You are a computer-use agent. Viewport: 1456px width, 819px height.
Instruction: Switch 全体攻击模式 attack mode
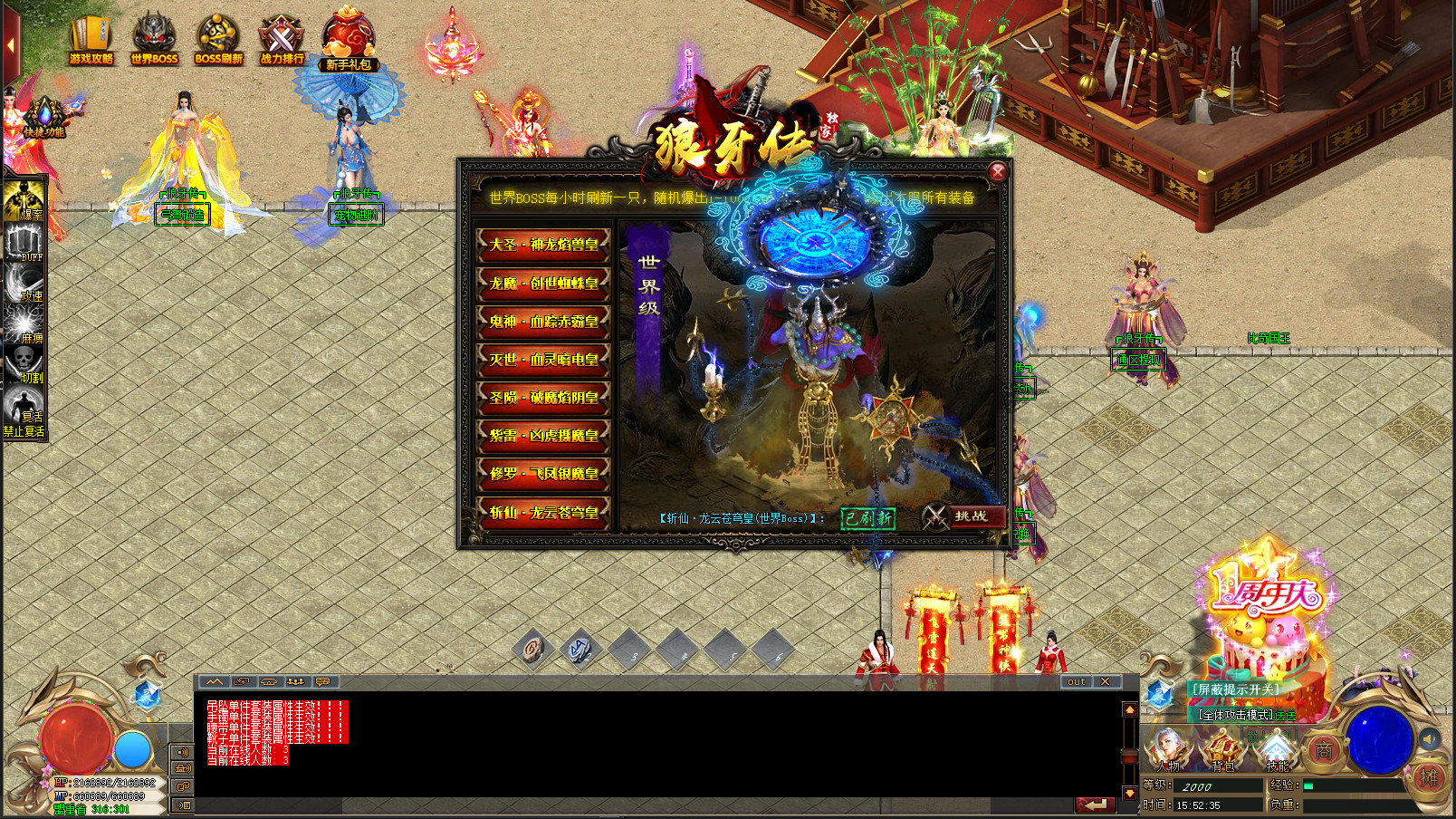pyautogui.click(x=1237, y=715)
